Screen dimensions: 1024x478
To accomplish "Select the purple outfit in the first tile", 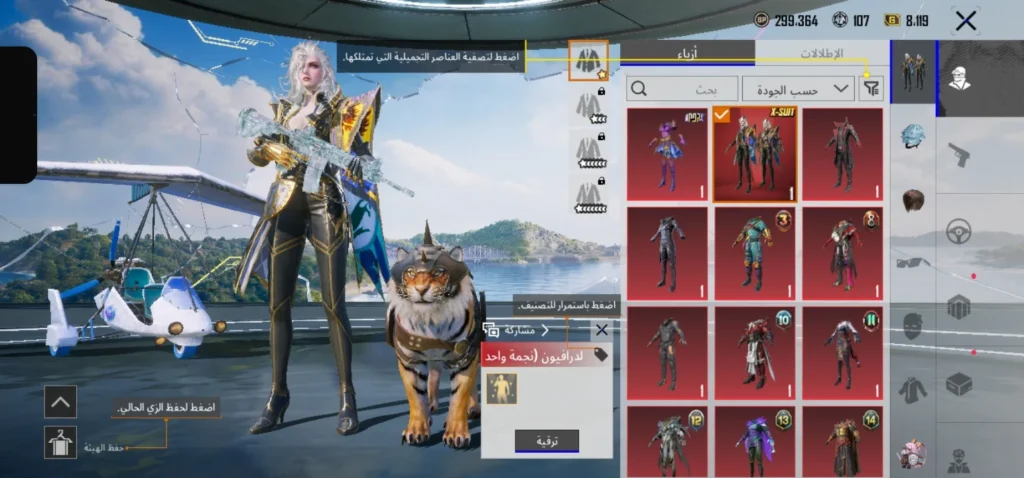I will [x=667, y=153].
